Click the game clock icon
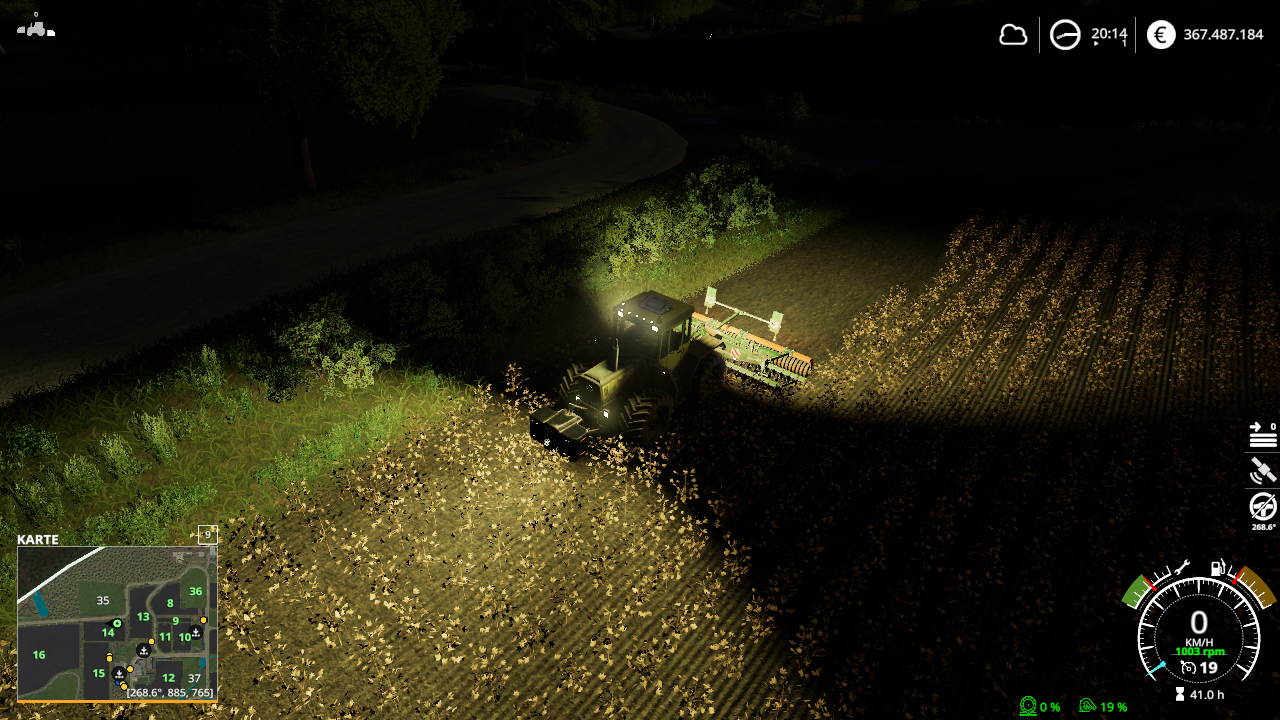The image size is (1280, 720). point(1065,36)
